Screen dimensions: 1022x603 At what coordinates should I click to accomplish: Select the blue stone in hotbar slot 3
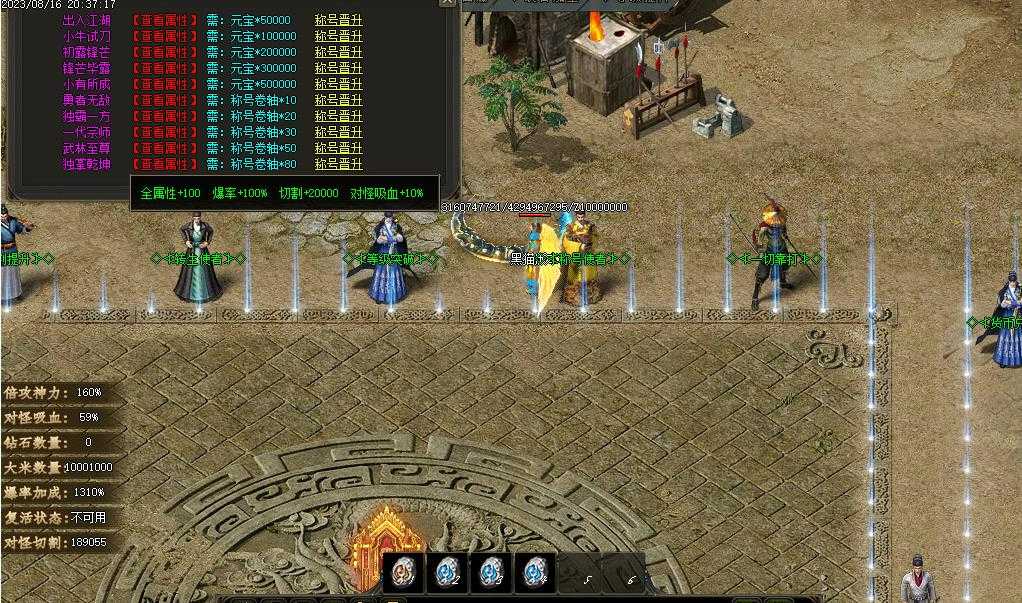(x=491, y=573)
